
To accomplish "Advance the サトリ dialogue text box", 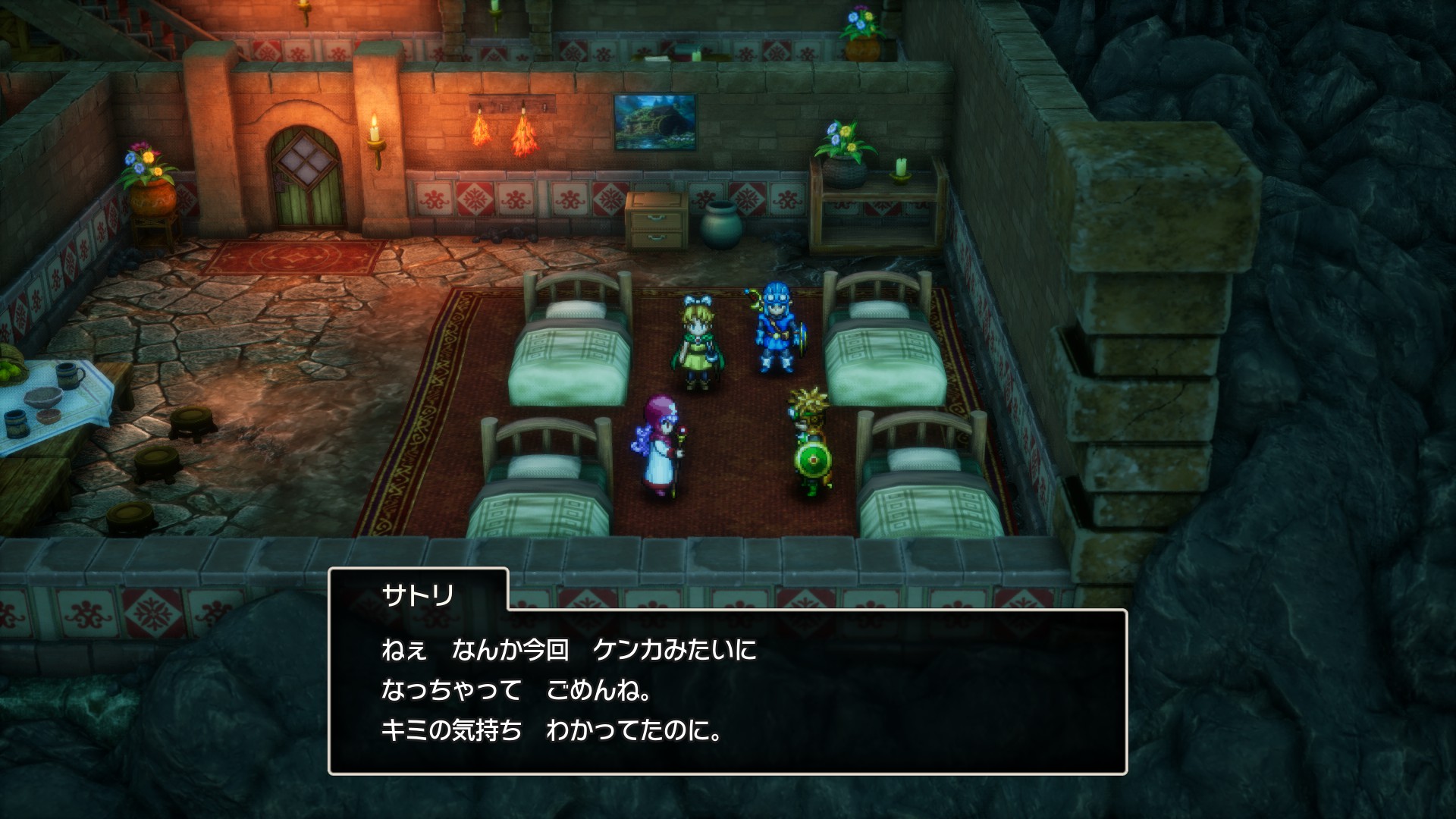I will pyautogui.click(x=727, y=690).
